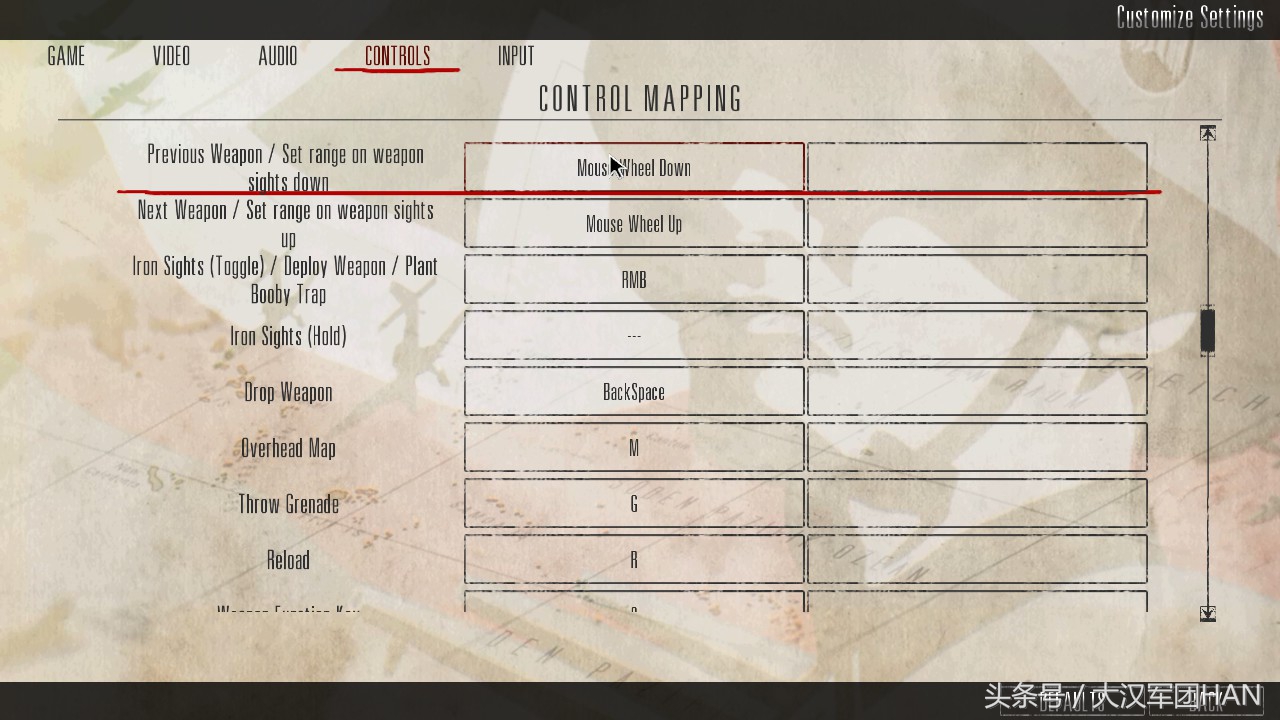Click the RMB binding for Iron Sights toggle
This screenshot has height=720, width=1280.
click(634, 280)
